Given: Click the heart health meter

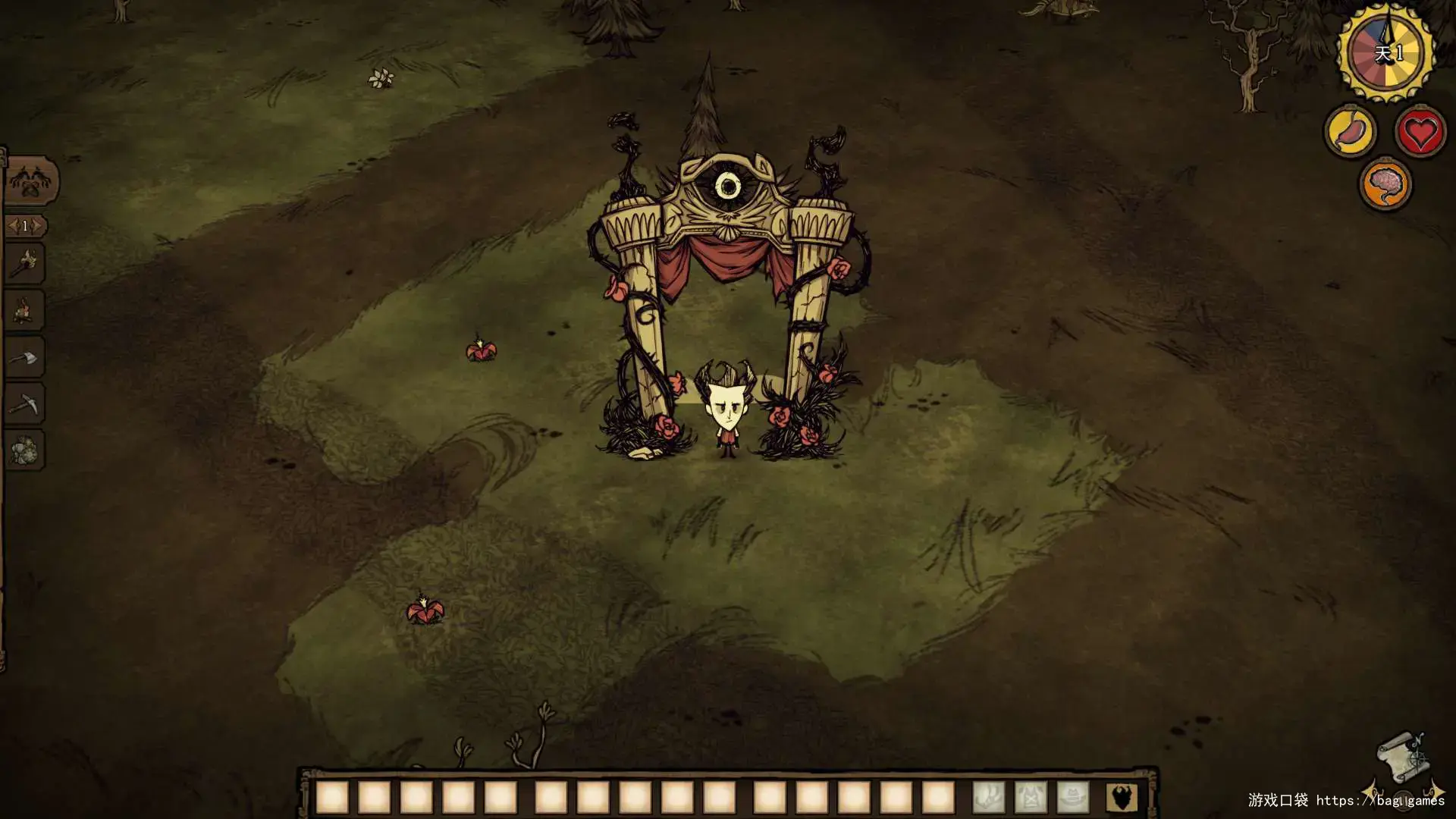Looking at the screenshot, I should (x=1420, y=132).
